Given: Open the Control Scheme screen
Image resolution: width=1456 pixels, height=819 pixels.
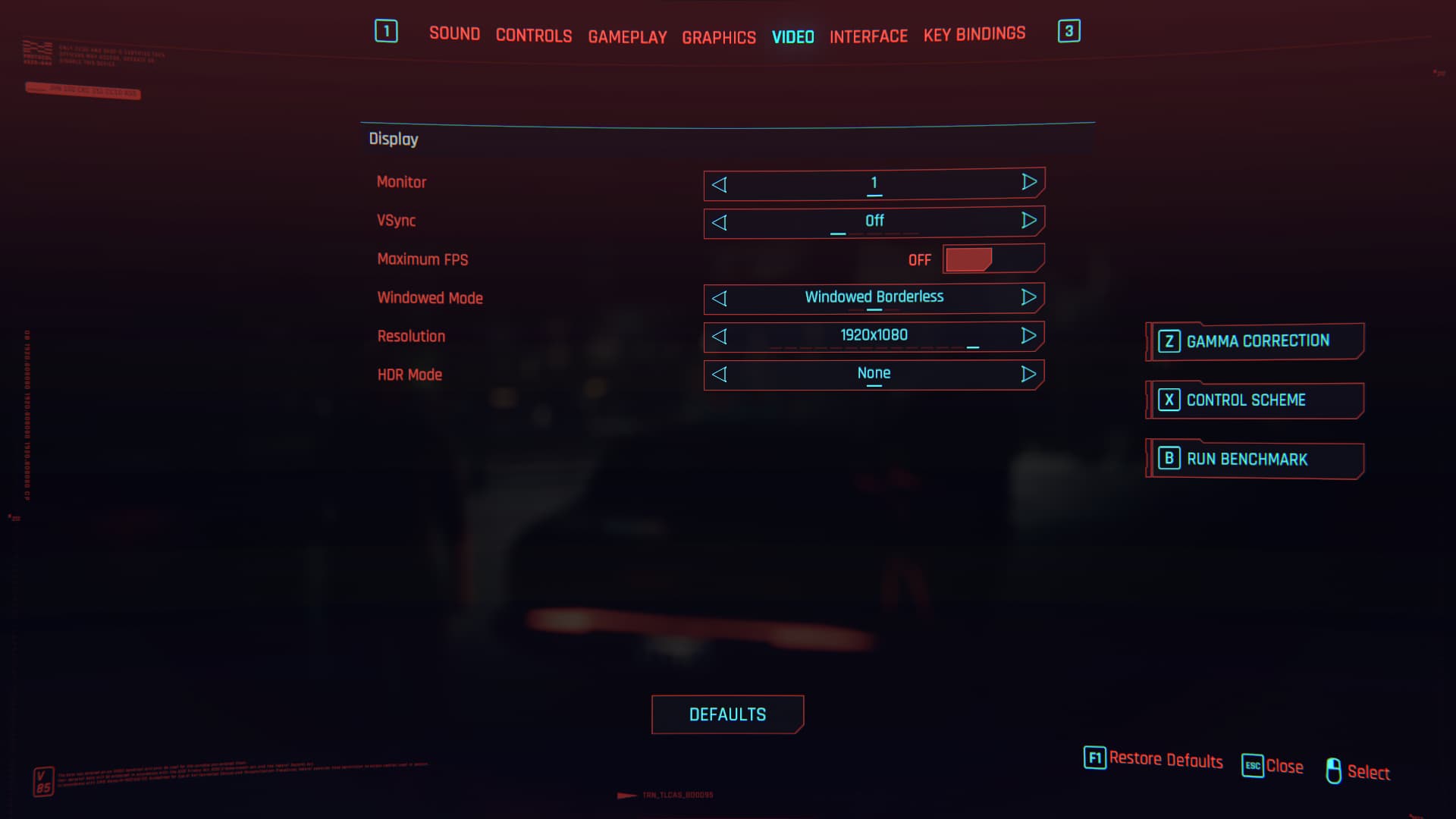Looking at the screenshot, I should [1256, 400].
